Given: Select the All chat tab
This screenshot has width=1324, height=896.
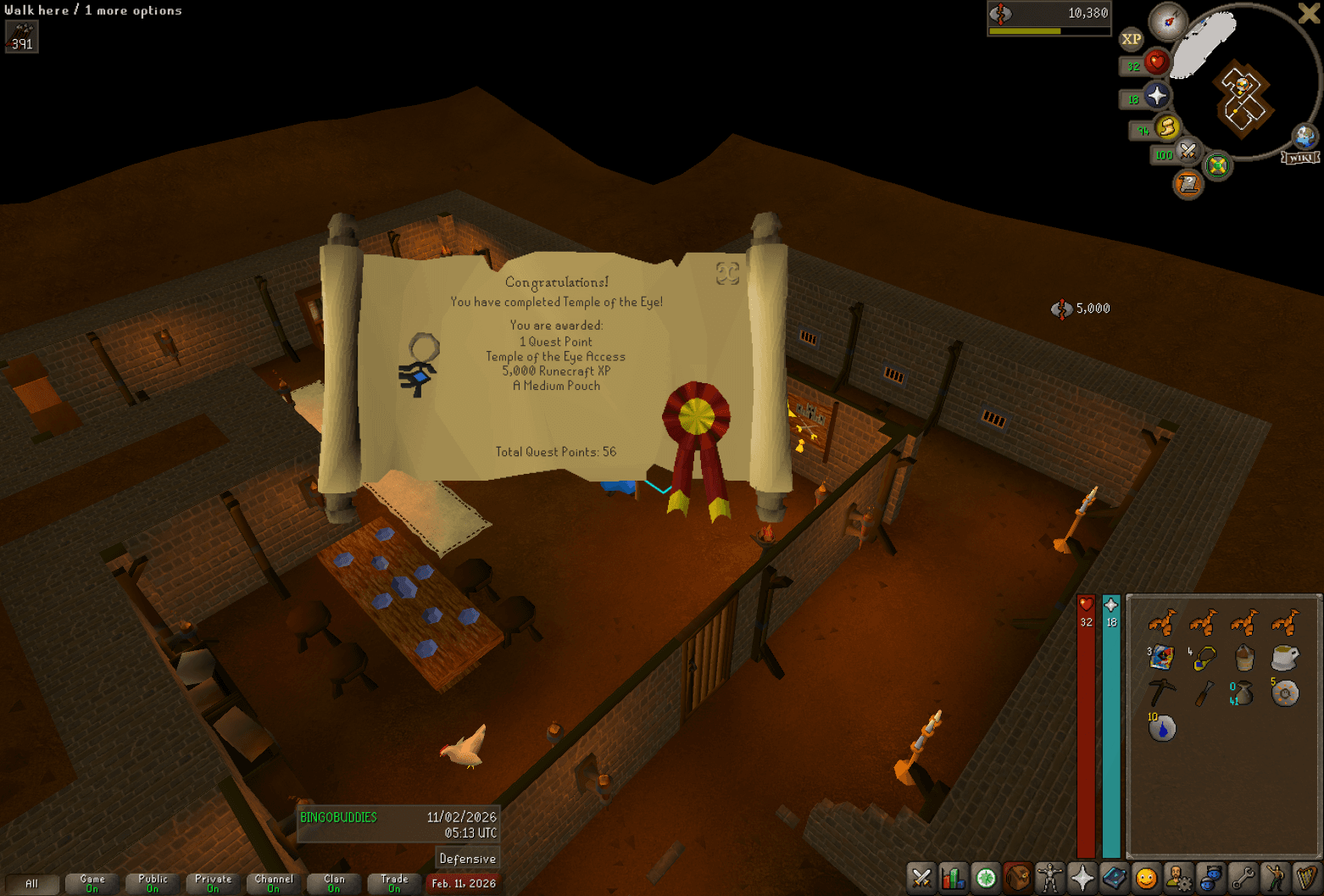Looking at the screenshot, I should [x=32, y=884].
